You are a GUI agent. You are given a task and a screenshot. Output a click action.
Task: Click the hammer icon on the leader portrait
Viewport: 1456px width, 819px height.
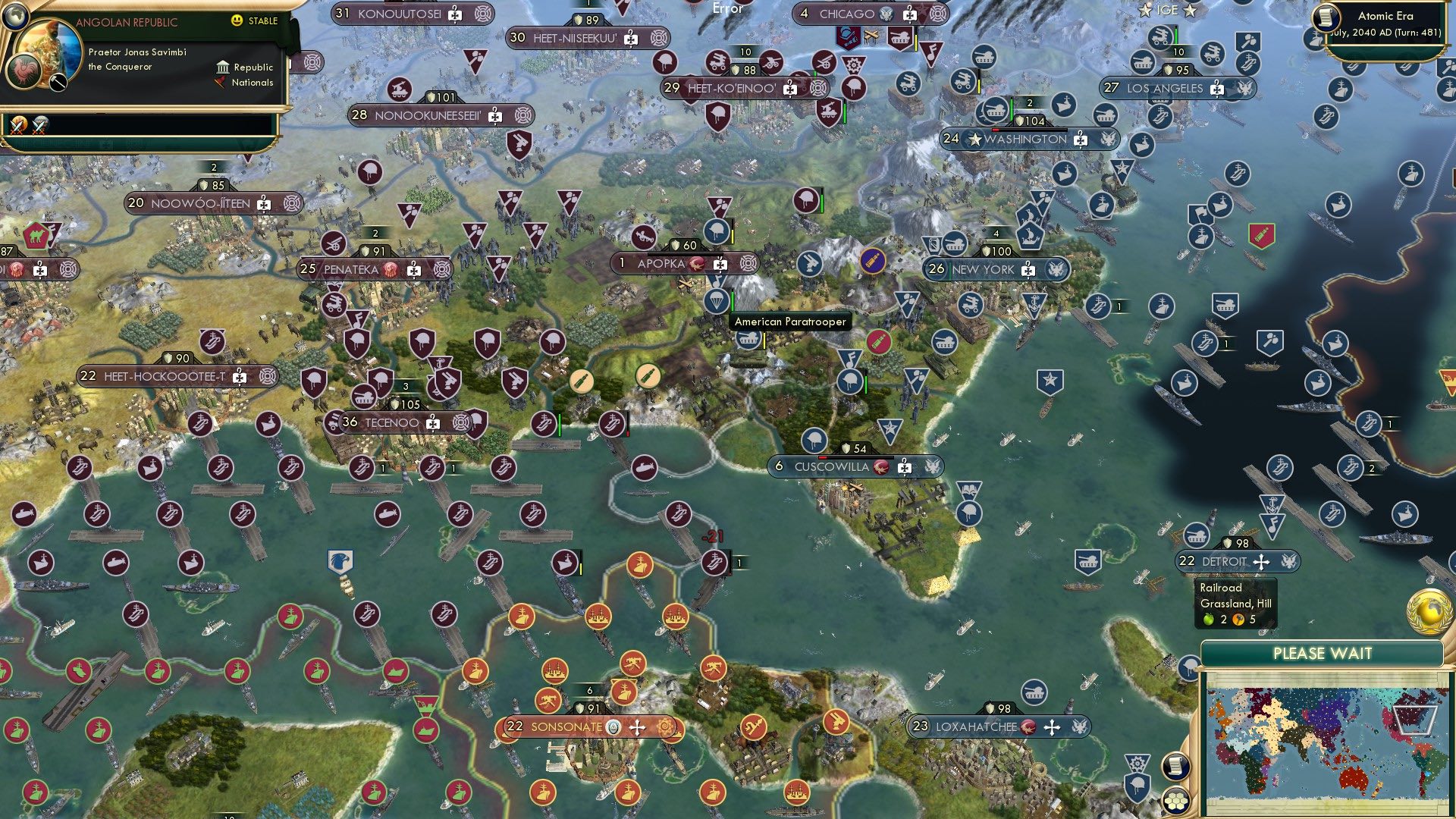click(x=58, y=82)
